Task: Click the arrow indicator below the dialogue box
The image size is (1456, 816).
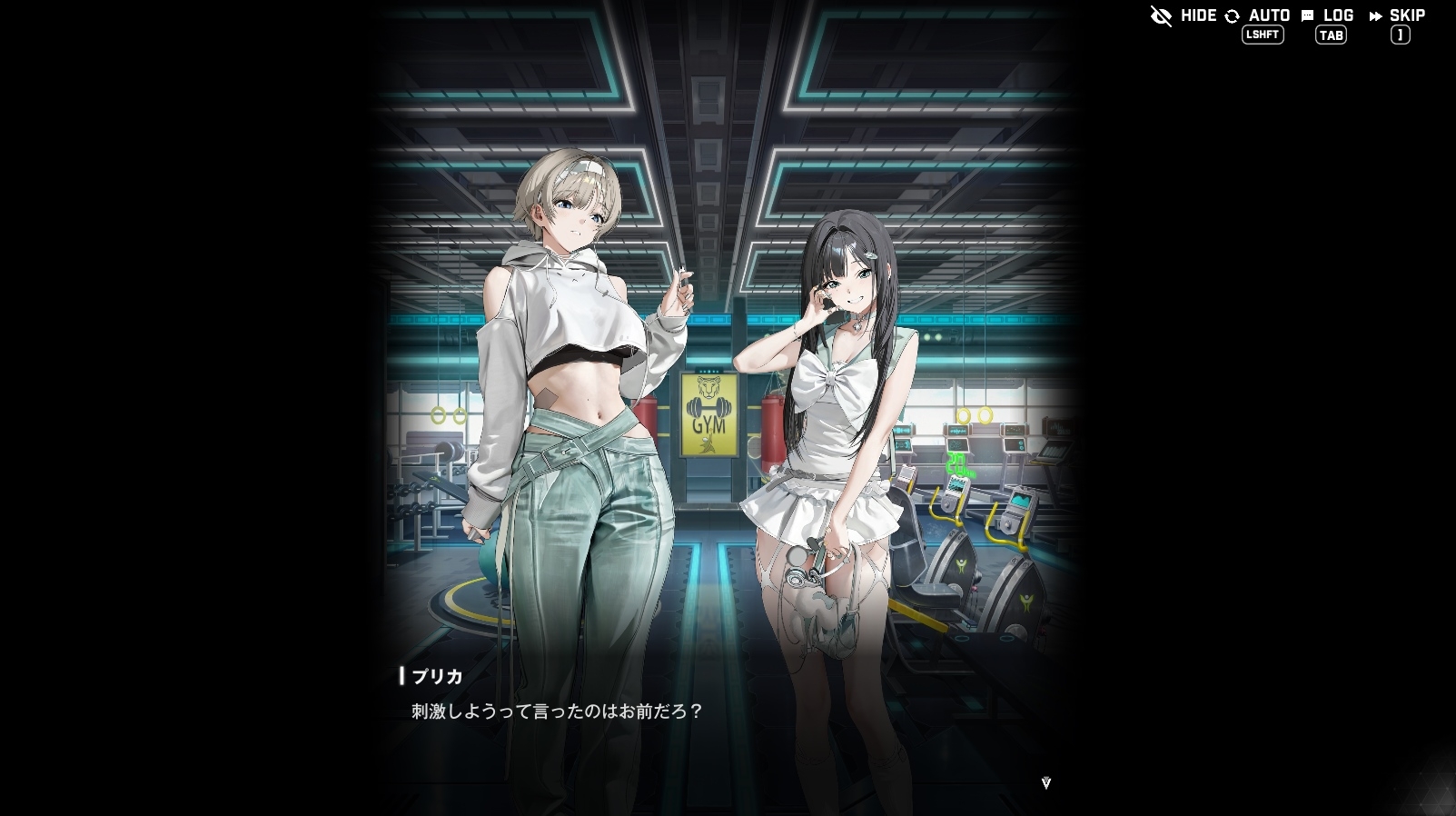Action: tap(1048, 781)
